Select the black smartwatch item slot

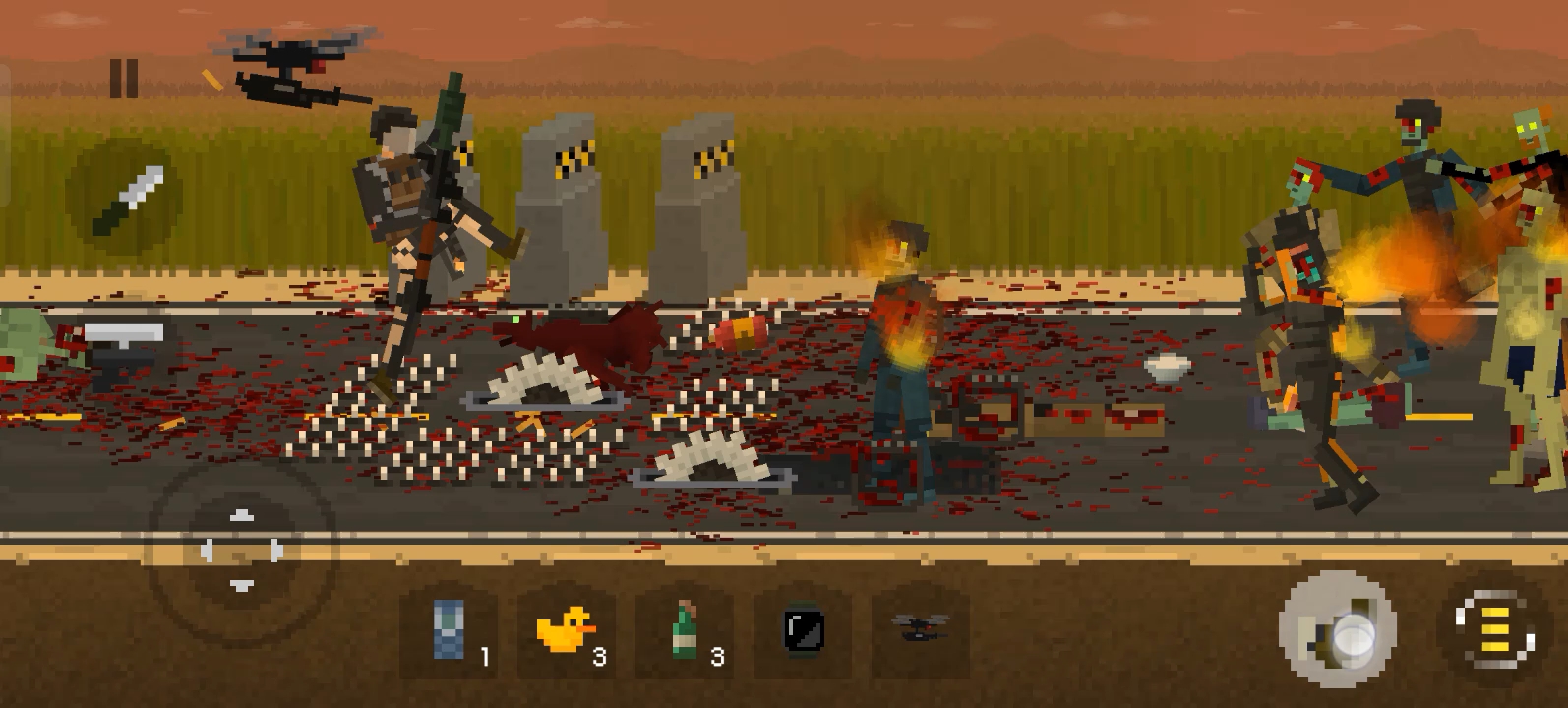coord(803,630)
